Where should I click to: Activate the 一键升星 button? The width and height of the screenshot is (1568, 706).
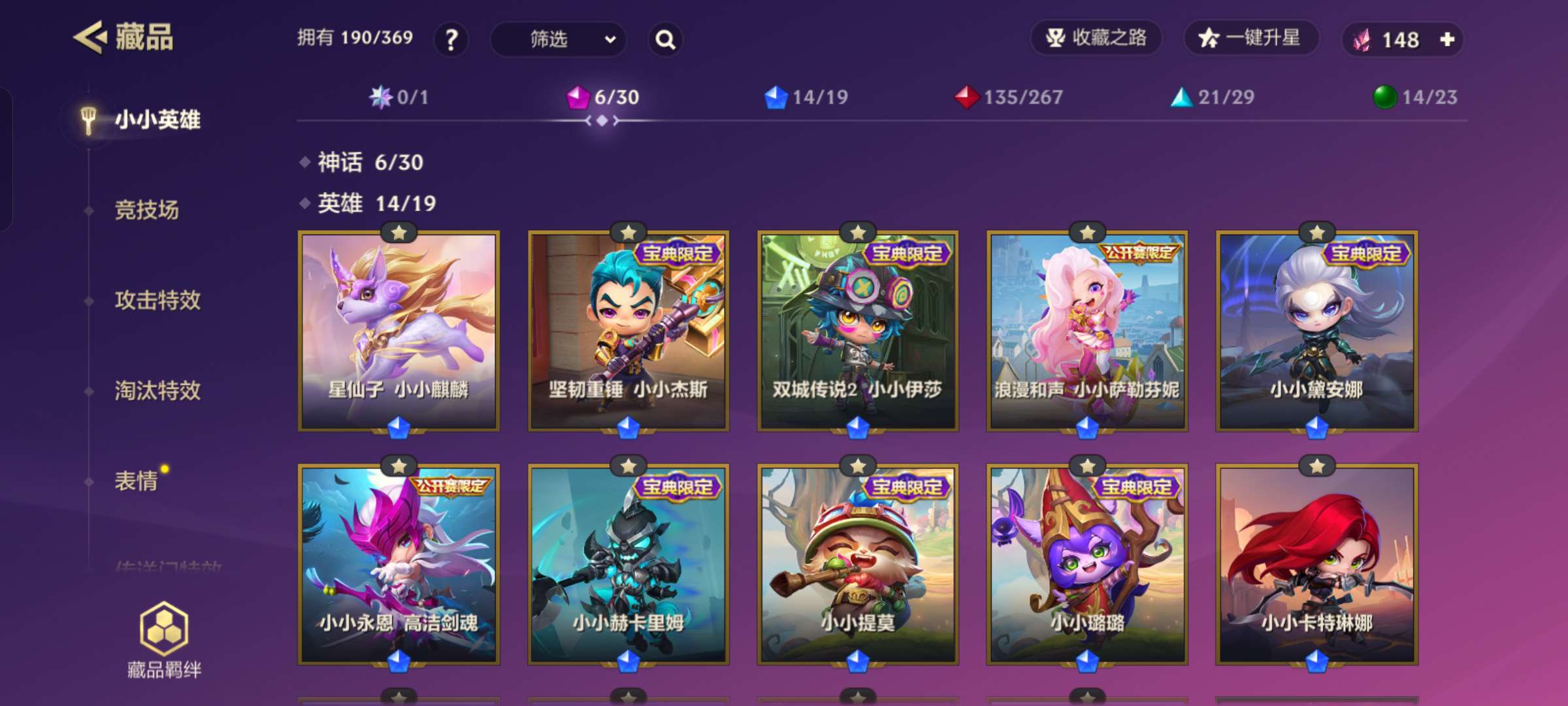tap(1250, 38)
